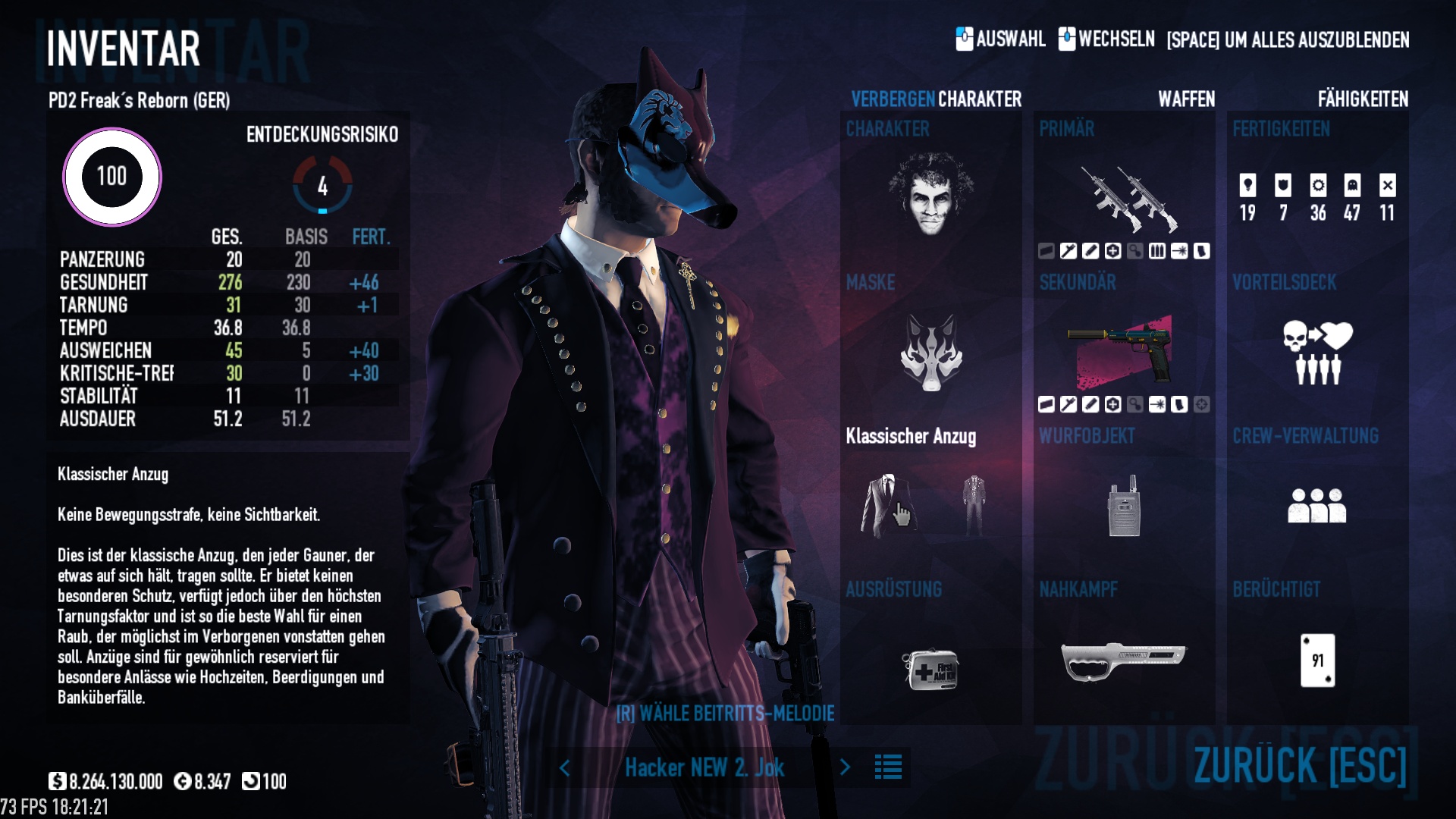Image resolution: width=1456 pixels, height=819 pixels.
Task: Open the loadout profile list
Action: pyautogui.click(x=888, y=767)
